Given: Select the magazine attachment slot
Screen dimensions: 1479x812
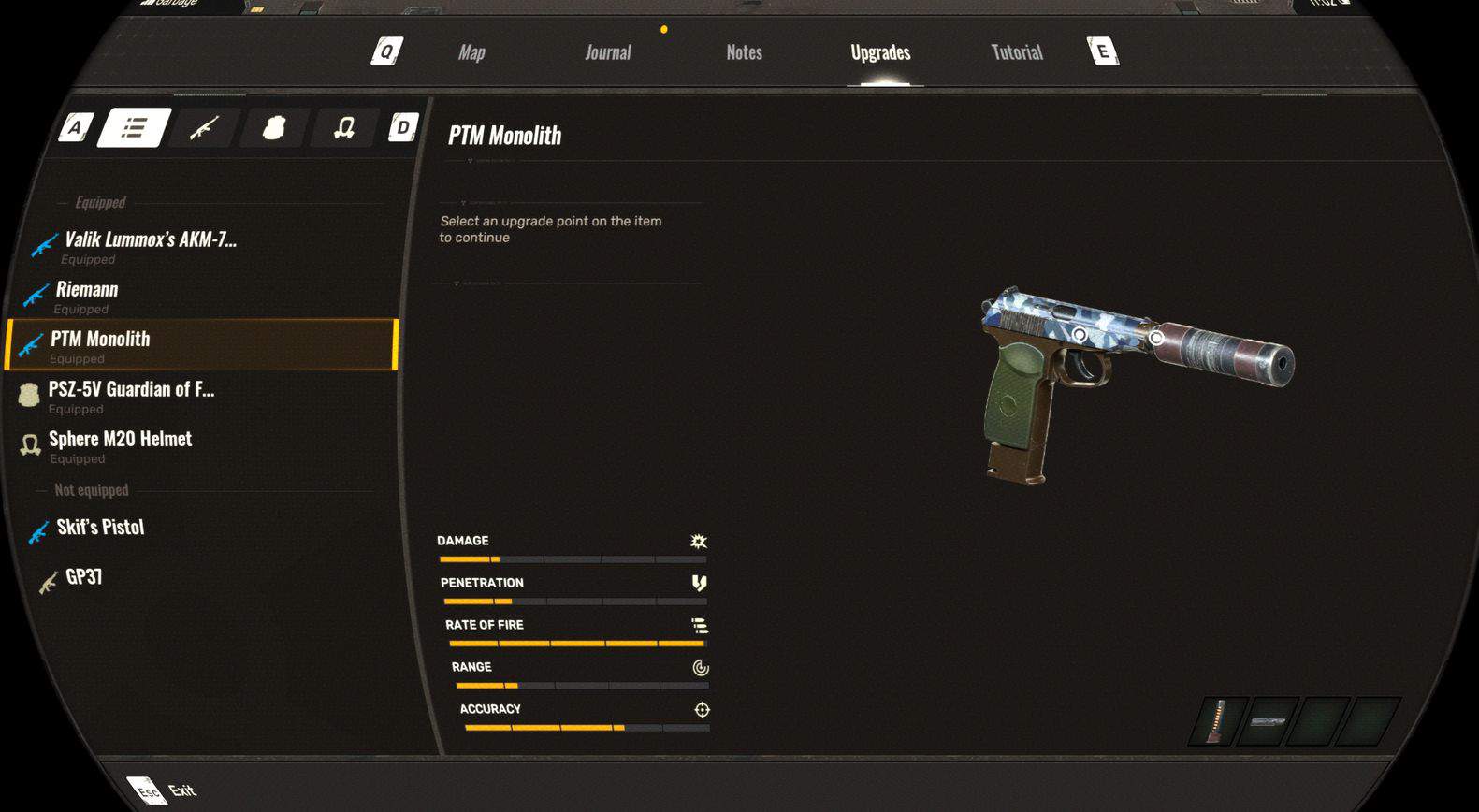Looking at the screenshot, I should pyautogui.click(x=1216, y=721).
